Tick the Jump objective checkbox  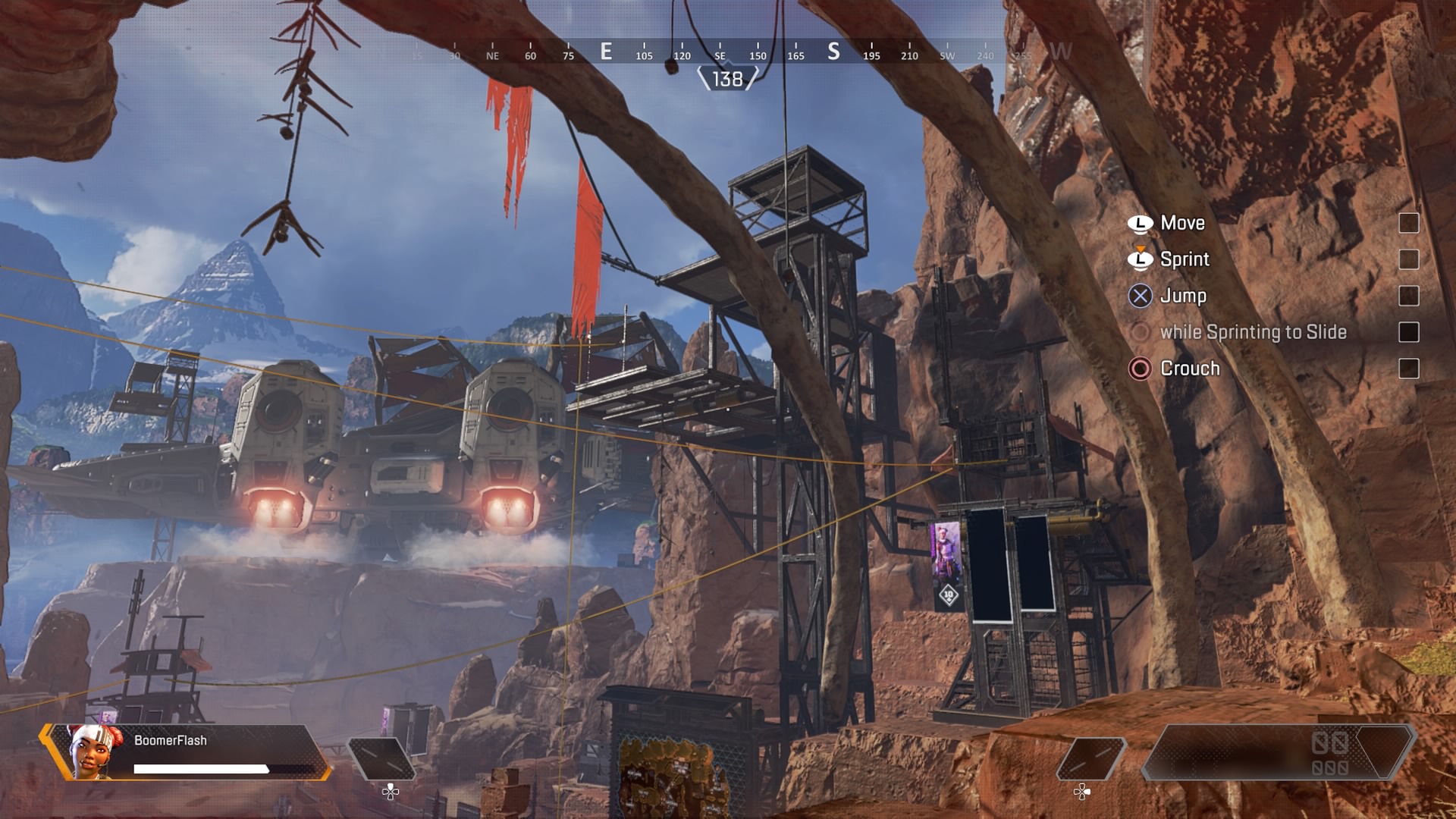1408,296
